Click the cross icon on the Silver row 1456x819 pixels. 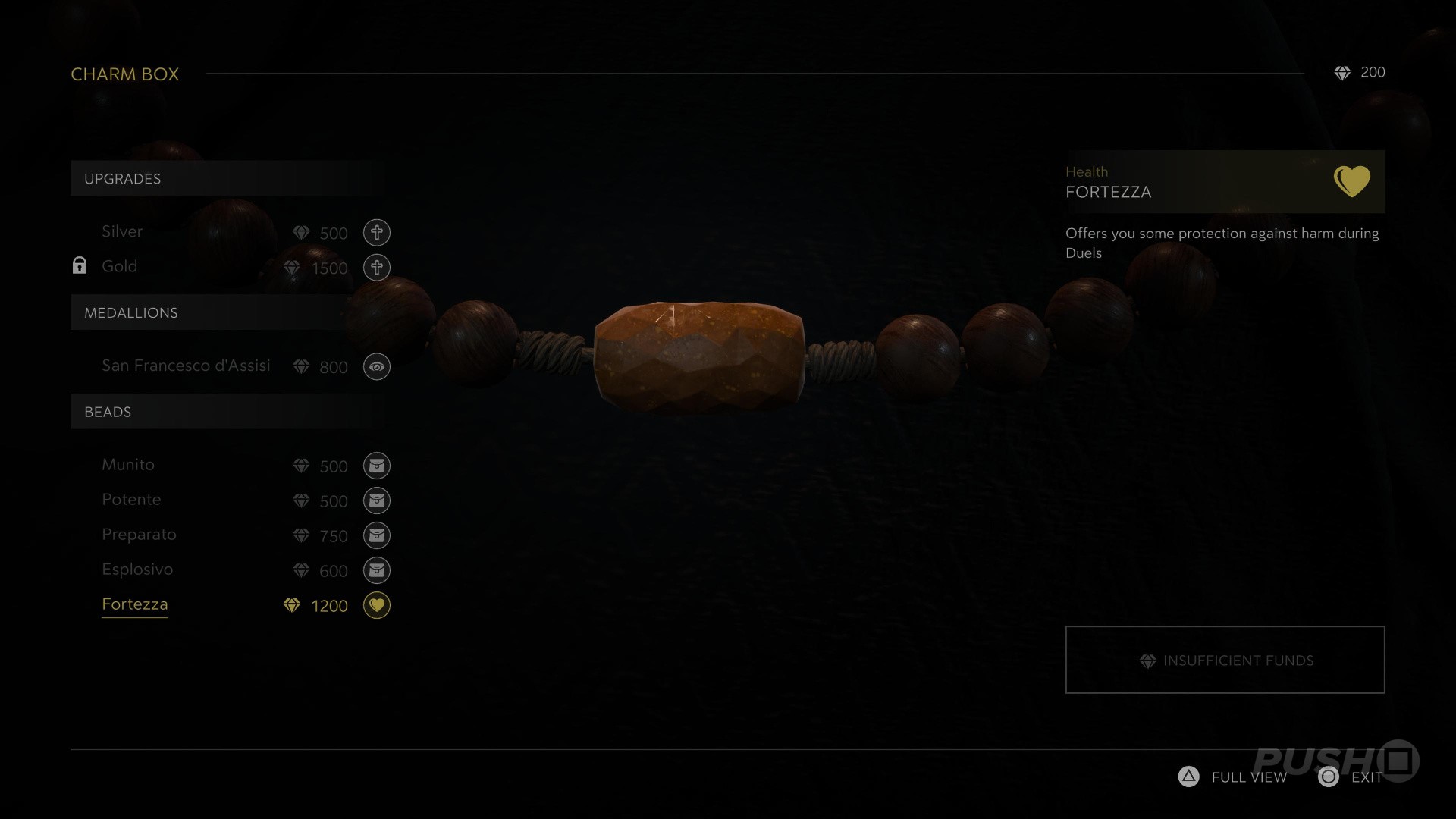(x=377, y=233)
